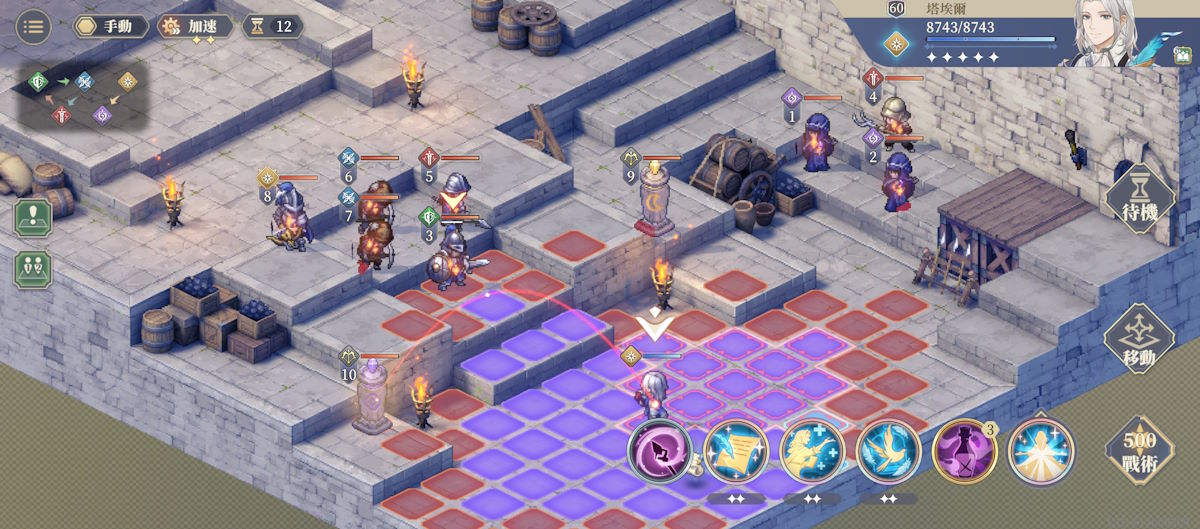Image resolution: width=1200 pixels, height=529 pixels.
Task: Open the hamburger list menu
Action: point(34,26)
